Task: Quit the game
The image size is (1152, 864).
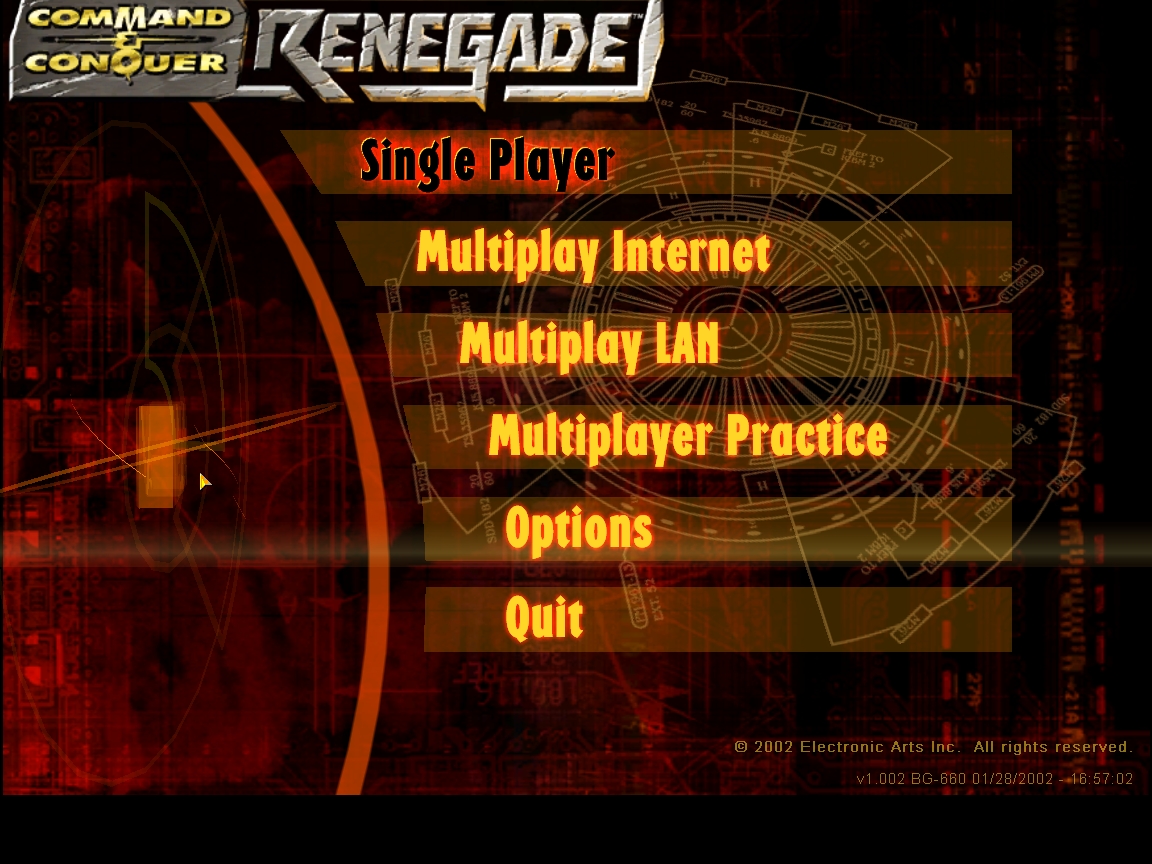Action: pos(544,619)
